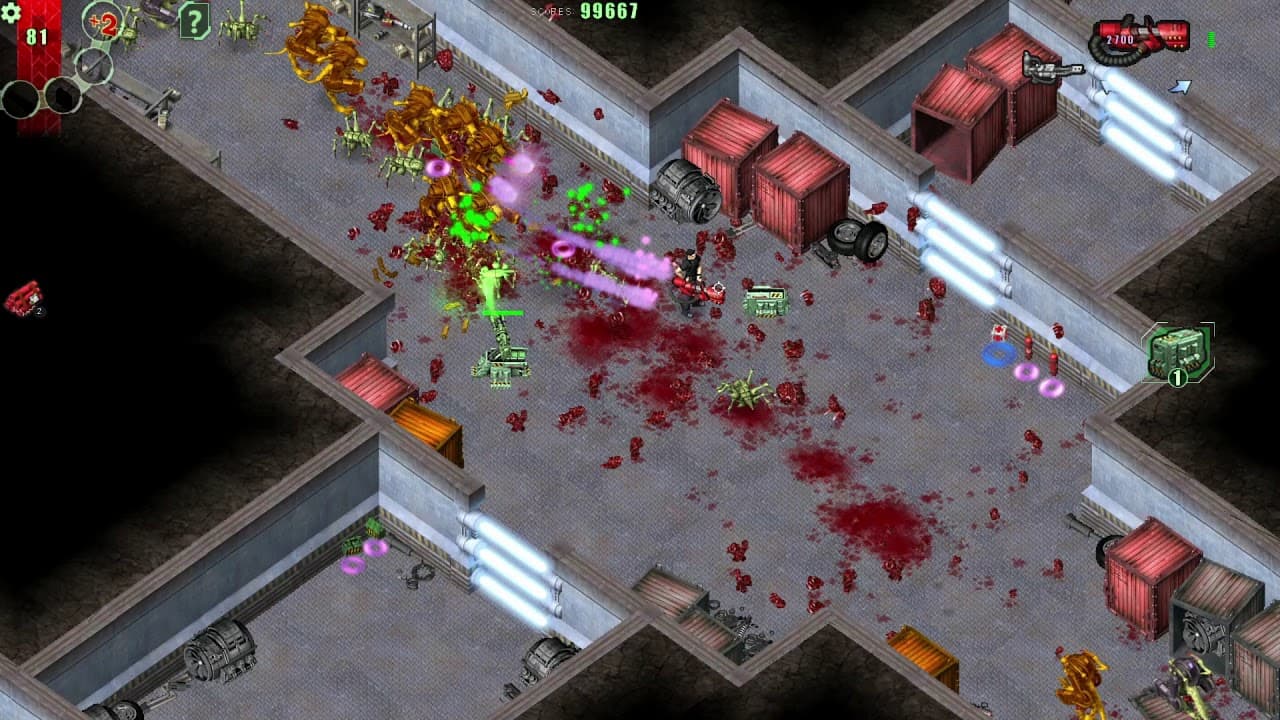The height and width of the screenshot is (720, 1280).
Task: Use the green turret crate item
Action: point(1178,353)
